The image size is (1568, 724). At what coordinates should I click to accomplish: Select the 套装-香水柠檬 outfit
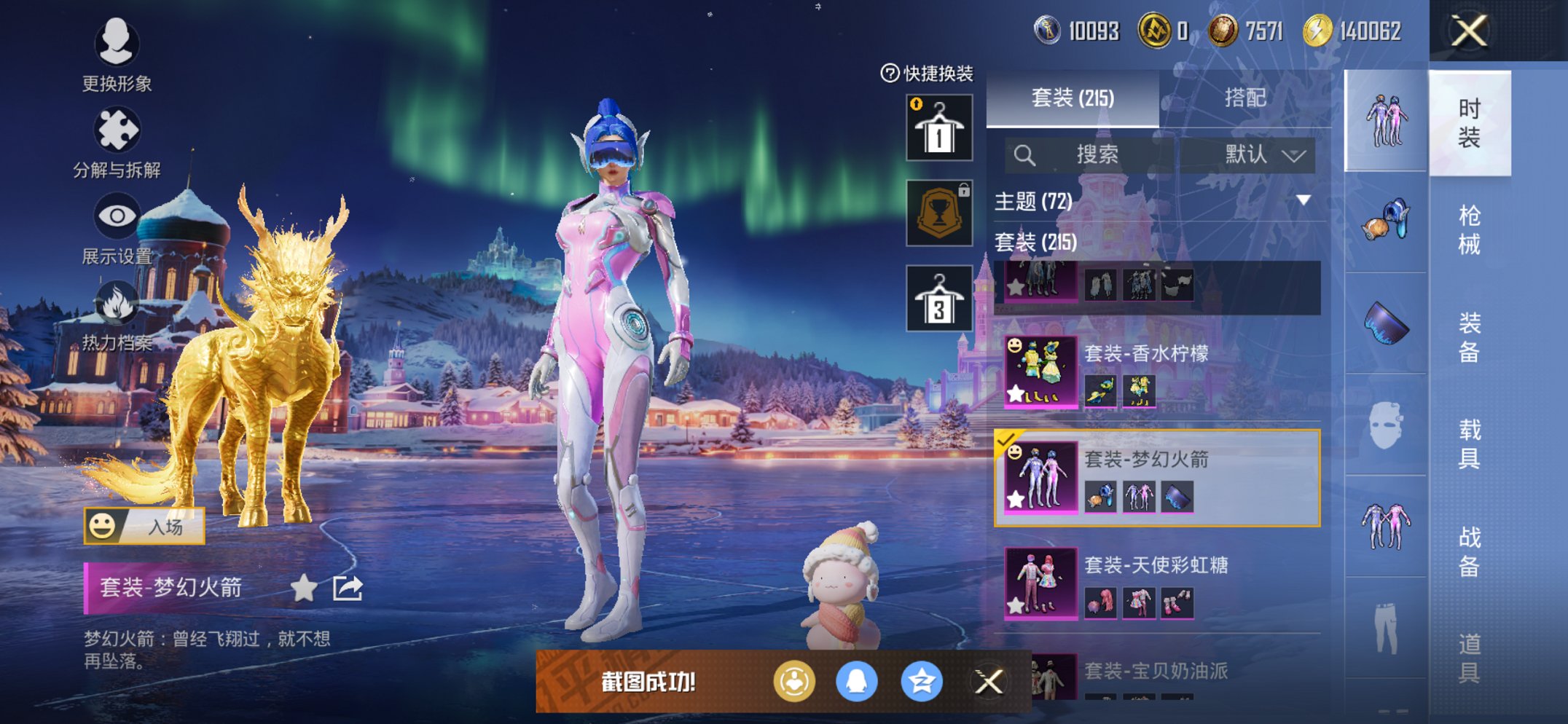[1159, 373]
